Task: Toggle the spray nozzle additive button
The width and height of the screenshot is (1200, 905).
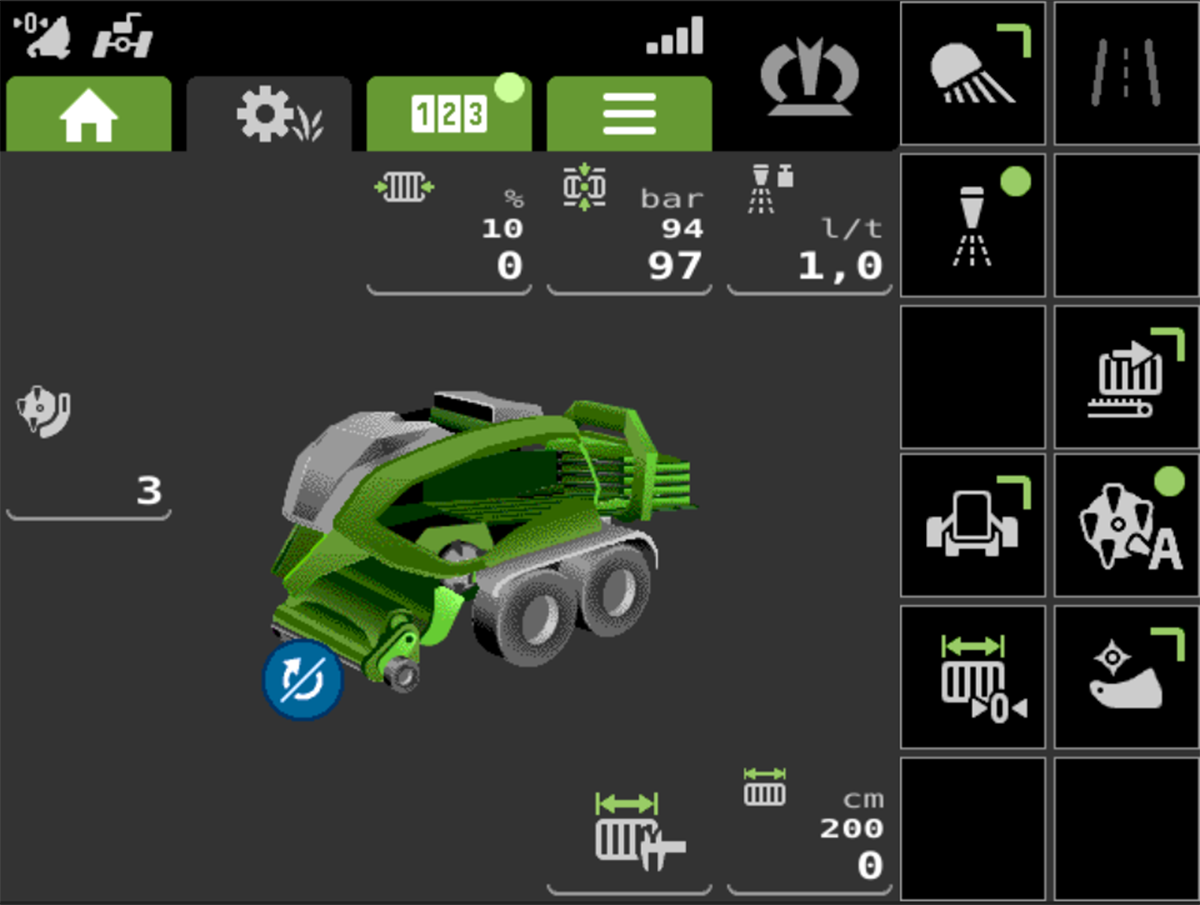Action: click(x=973, y=225)
